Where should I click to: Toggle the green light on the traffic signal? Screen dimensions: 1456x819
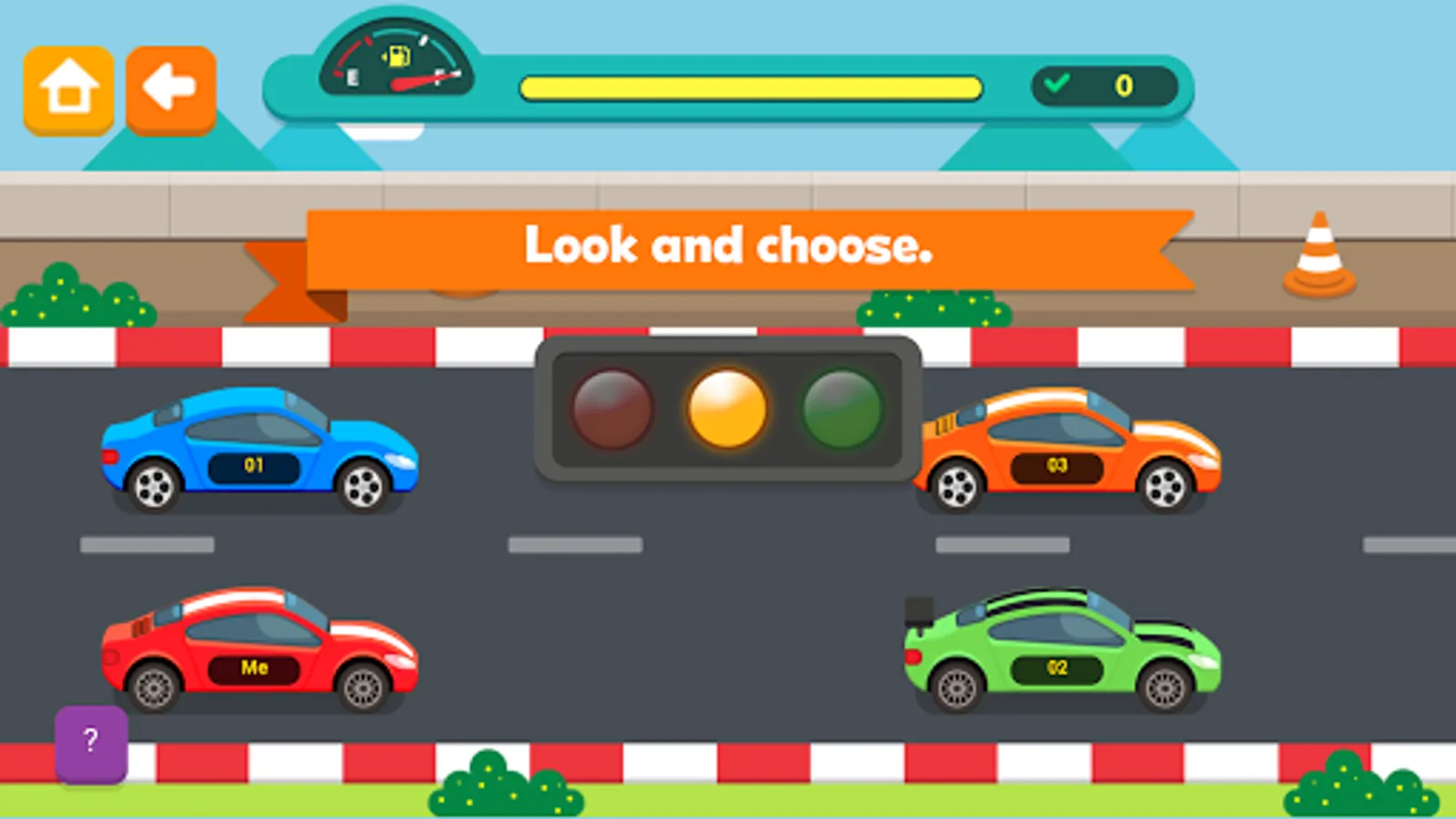pyautogui.click(x=841, y=407)
